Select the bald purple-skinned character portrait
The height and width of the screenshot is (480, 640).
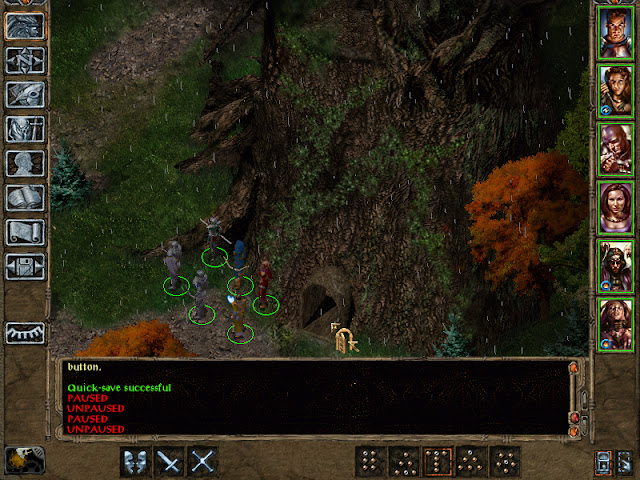616,148
